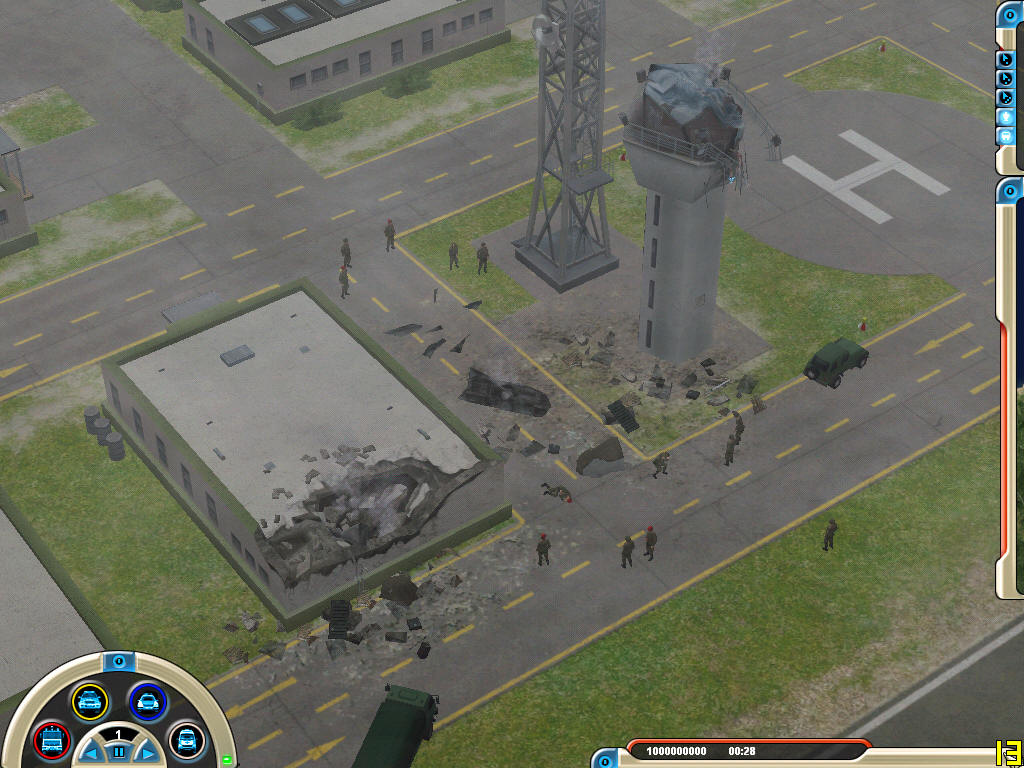
Task: Click the topmost cursor icon in side panel
Action: coord(1008,60)
